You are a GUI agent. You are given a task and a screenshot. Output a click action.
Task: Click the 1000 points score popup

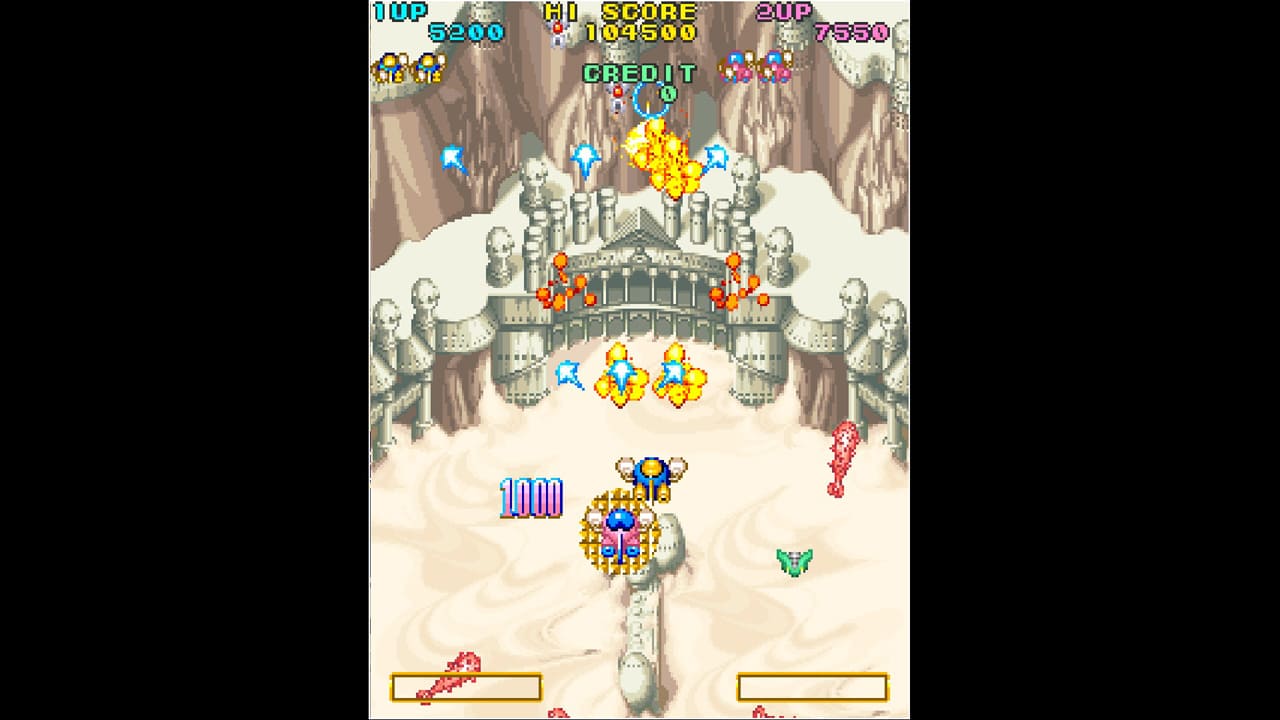(x=531, y=494)
